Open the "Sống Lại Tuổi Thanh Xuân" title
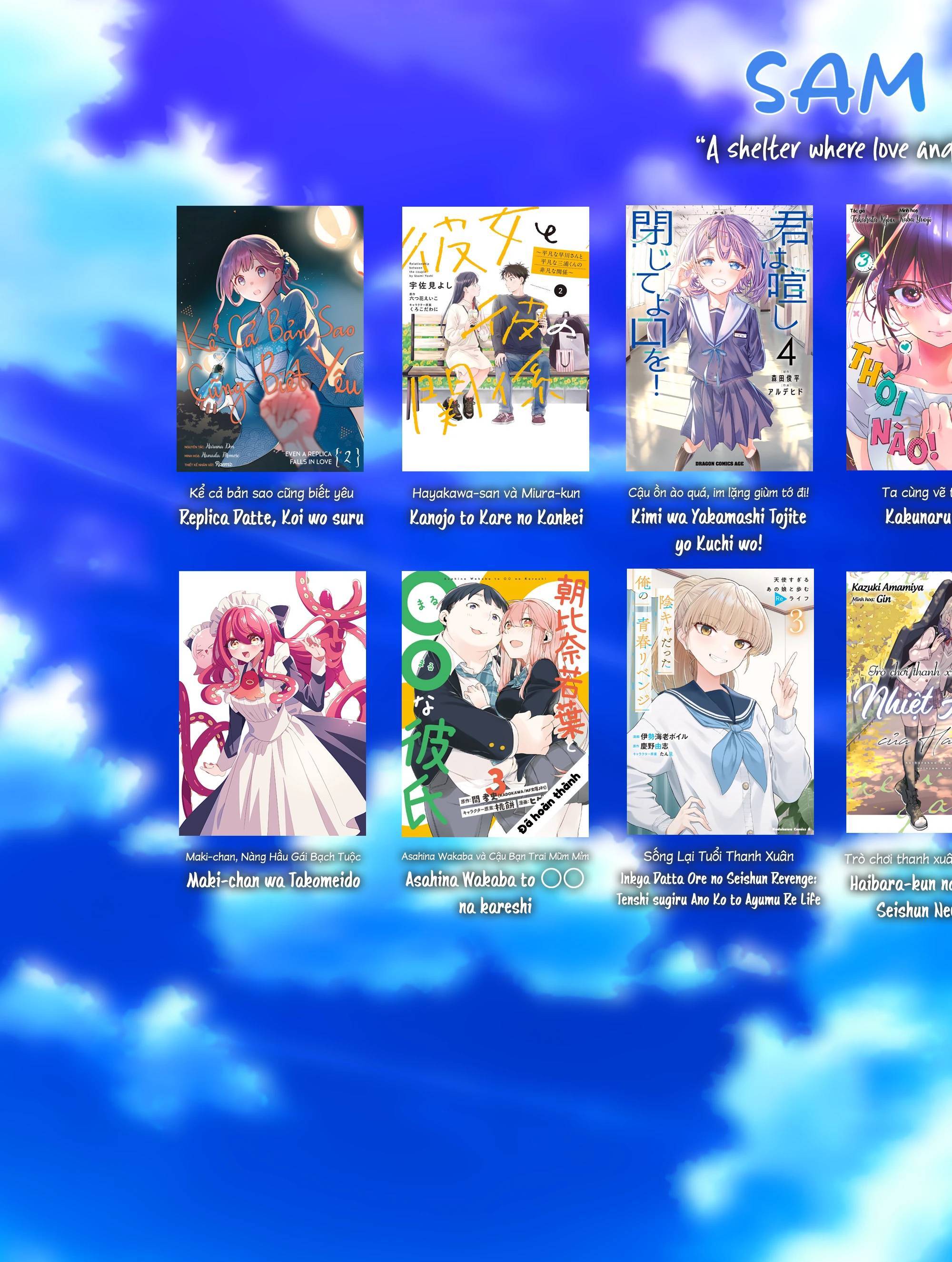952x1262 pixels. (718, 856)
